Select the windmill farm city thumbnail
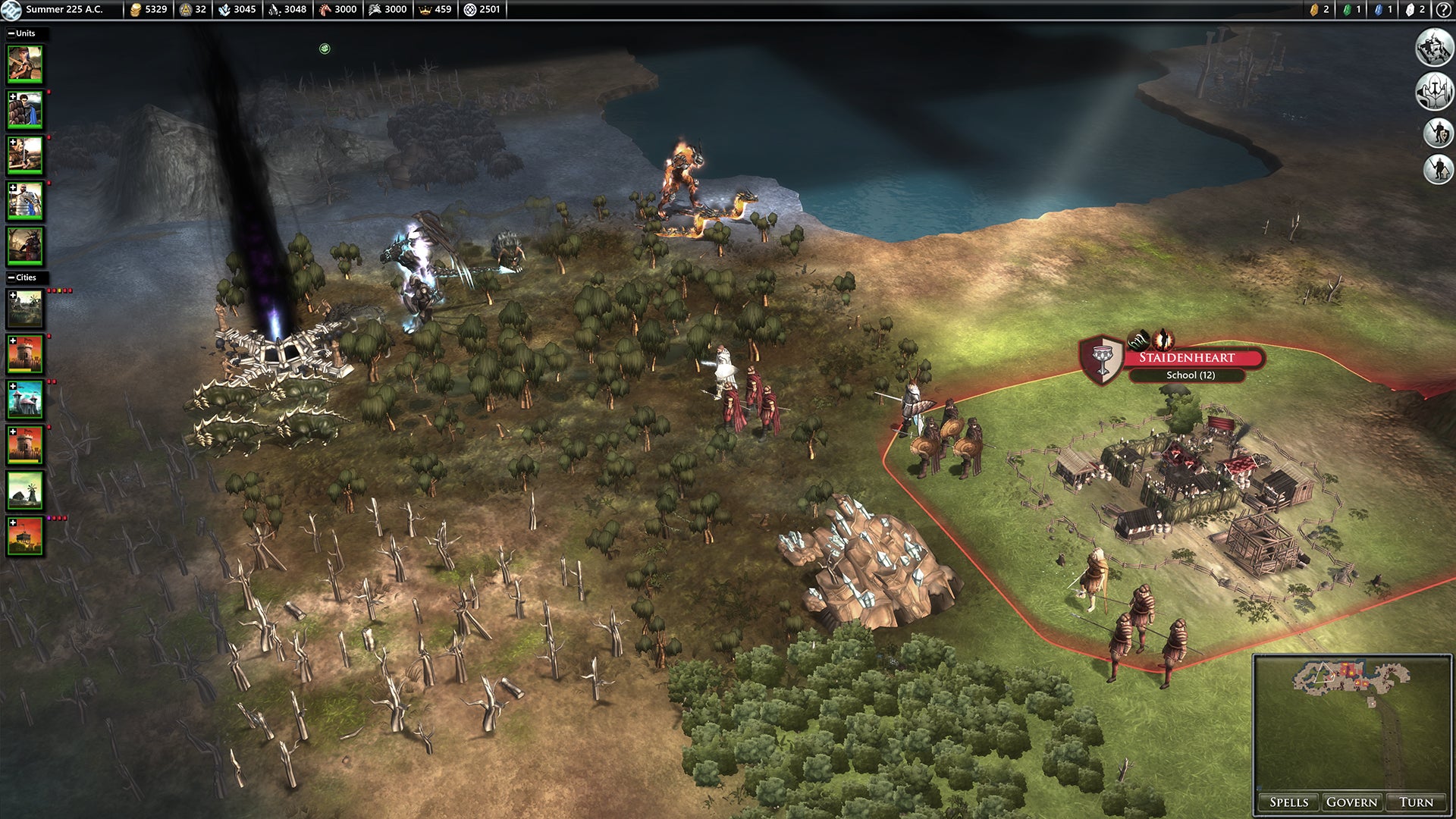Viewport: 1456px width, 819px height. click(25, 491)
